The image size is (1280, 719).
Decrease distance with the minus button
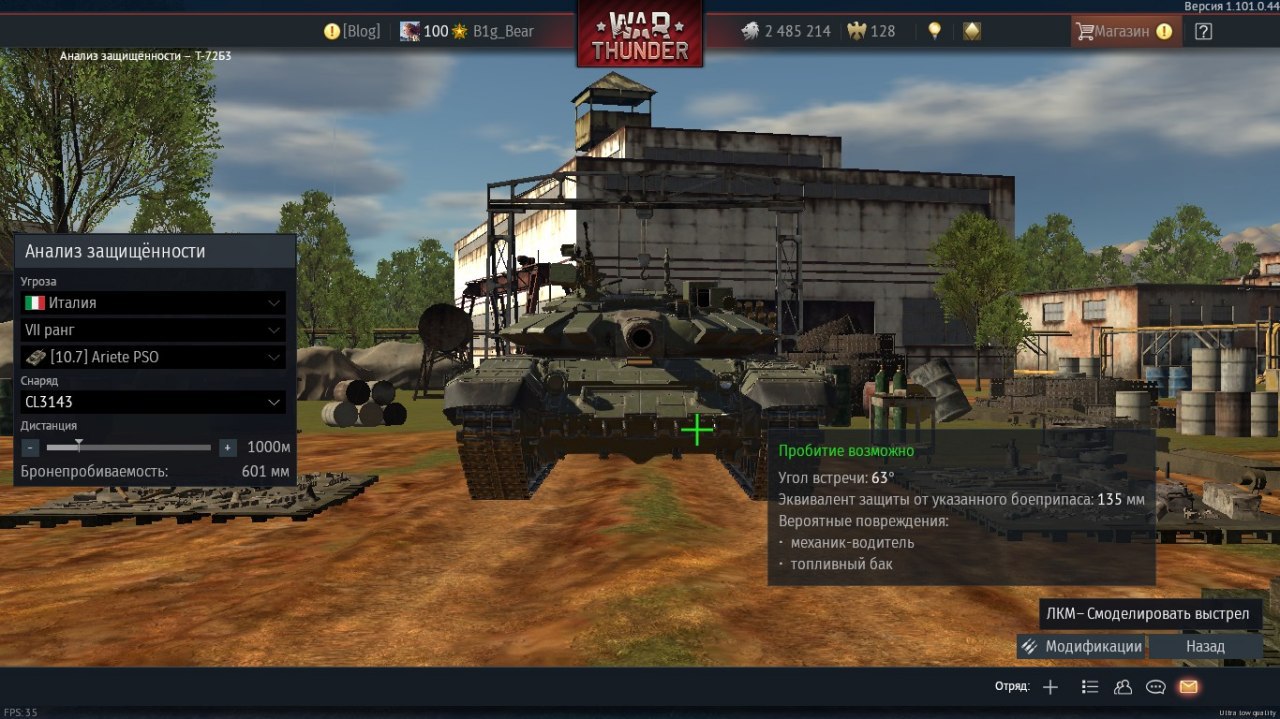click(31, 448)
